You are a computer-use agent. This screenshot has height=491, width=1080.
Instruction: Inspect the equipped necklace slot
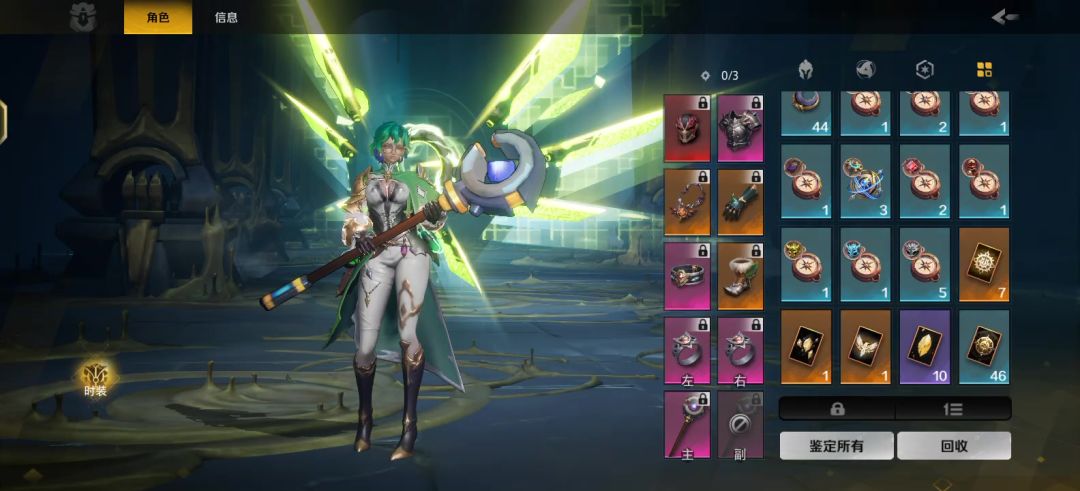pos(687,202)
